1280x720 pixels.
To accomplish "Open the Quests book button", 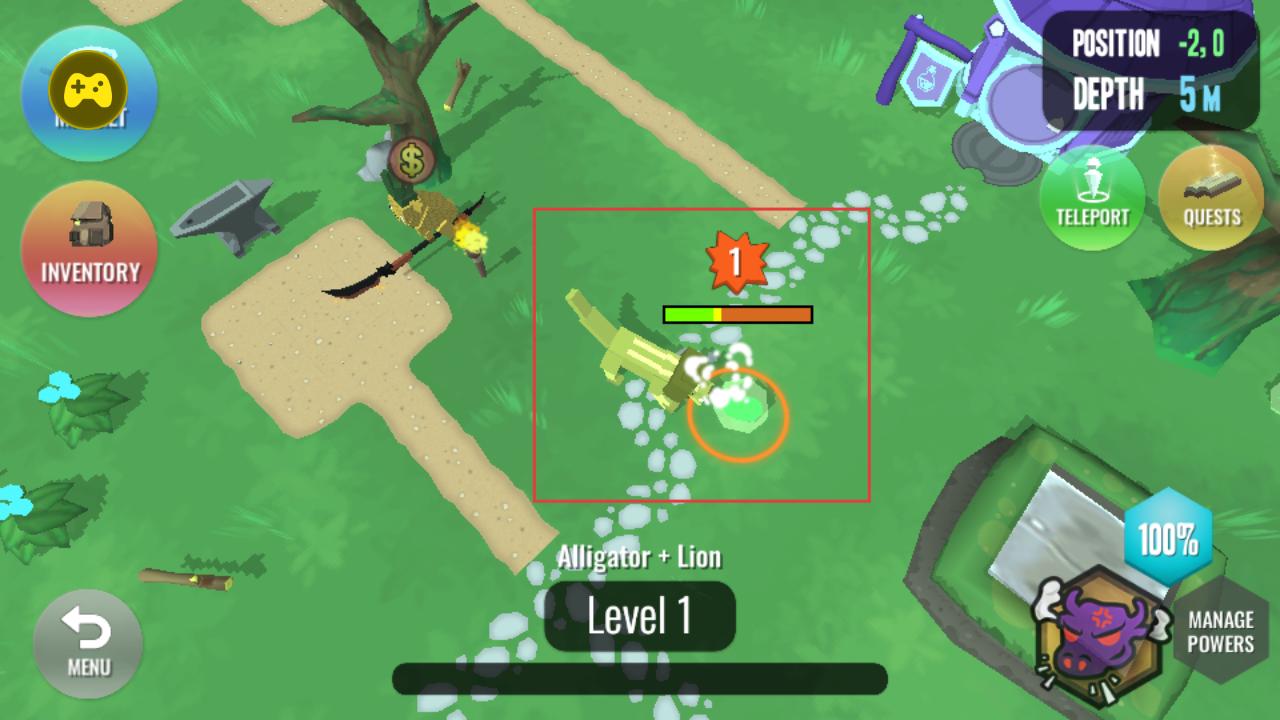I will [1211, 197].
